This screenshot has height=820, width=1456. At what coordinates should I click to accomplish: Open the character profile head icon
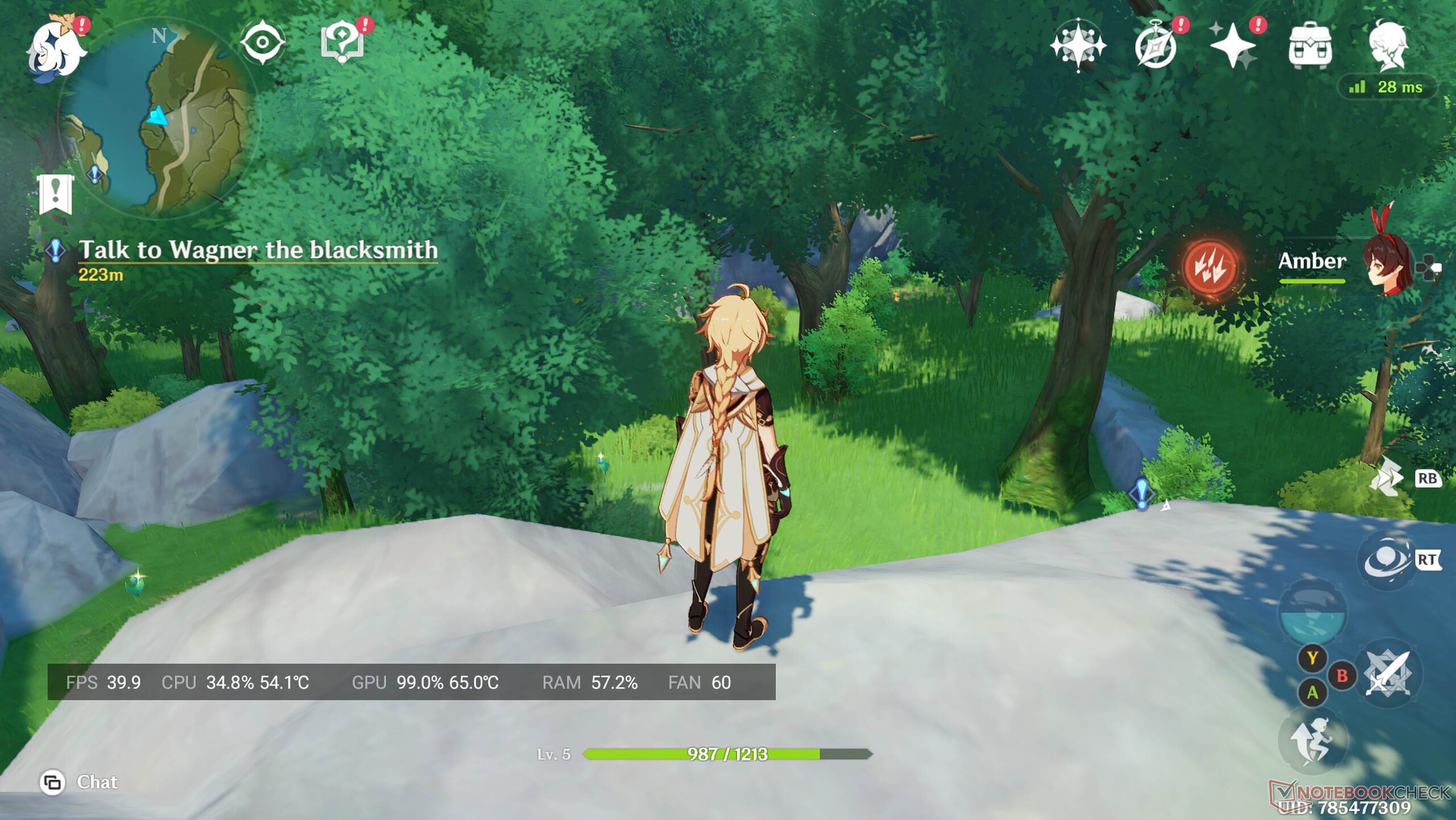click(x=1388, y=47)
